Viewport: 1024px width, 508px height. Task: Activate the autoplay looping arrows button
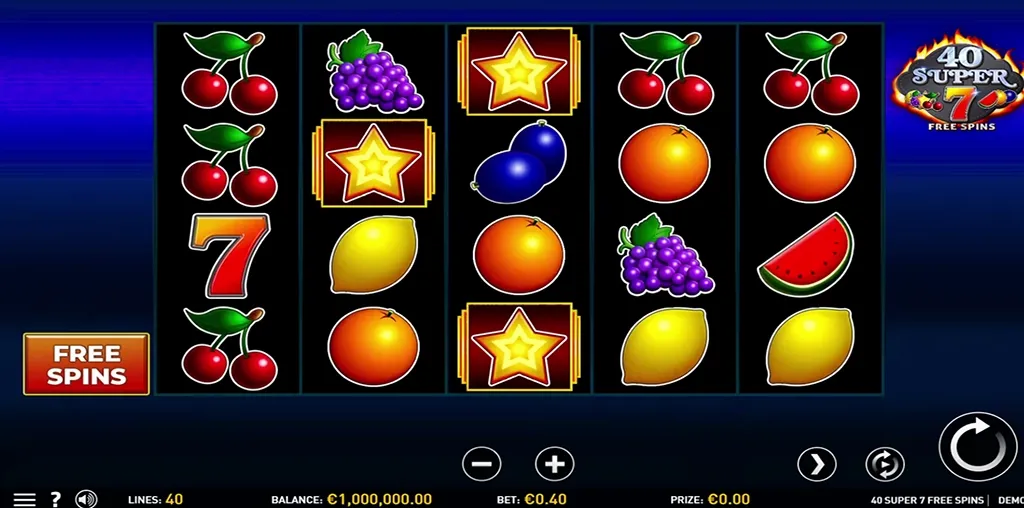pyautogui.click(x=884, y=464)
